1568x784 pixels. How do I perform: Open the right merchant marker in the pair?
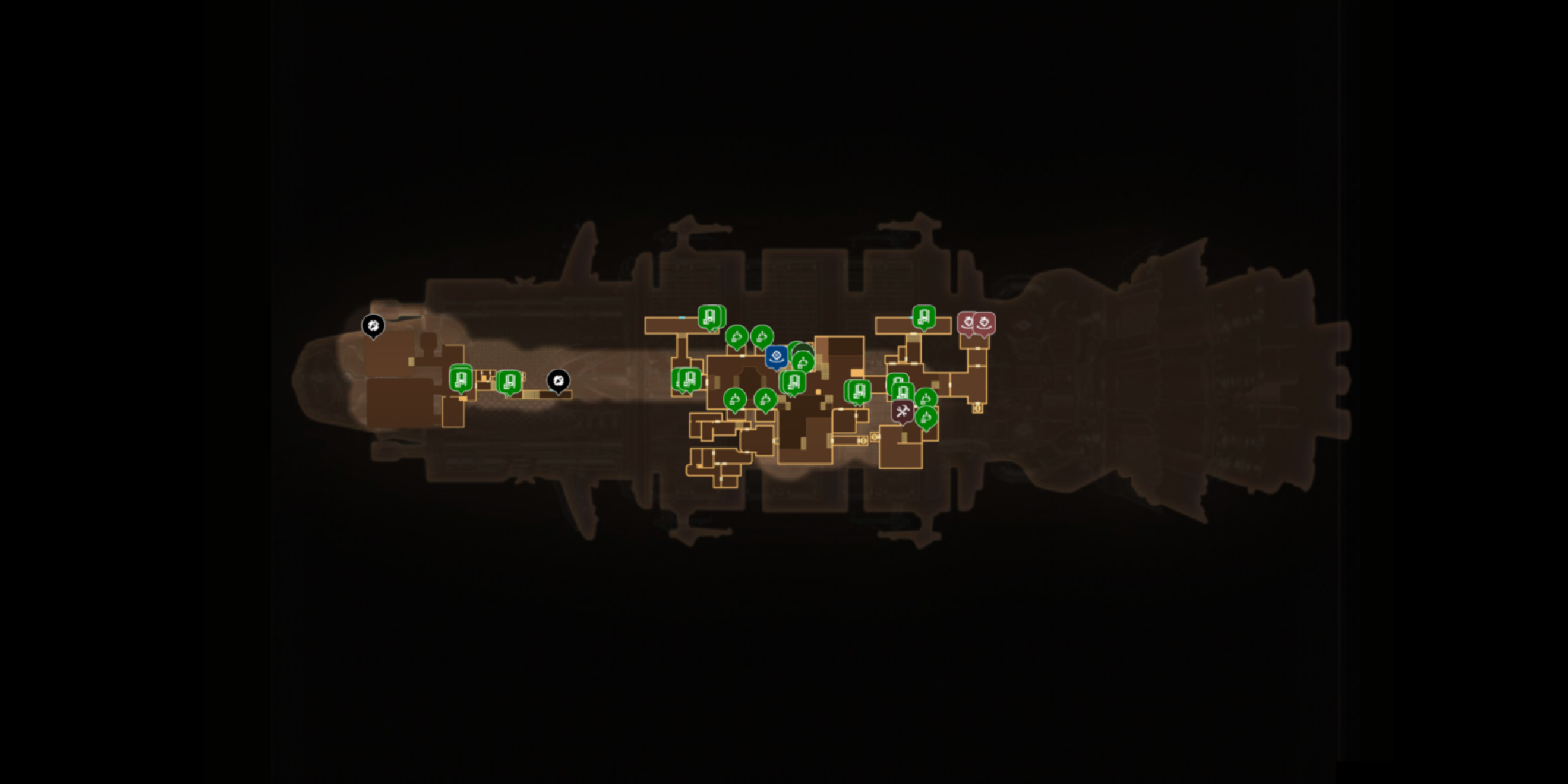(x=985, y=323)
